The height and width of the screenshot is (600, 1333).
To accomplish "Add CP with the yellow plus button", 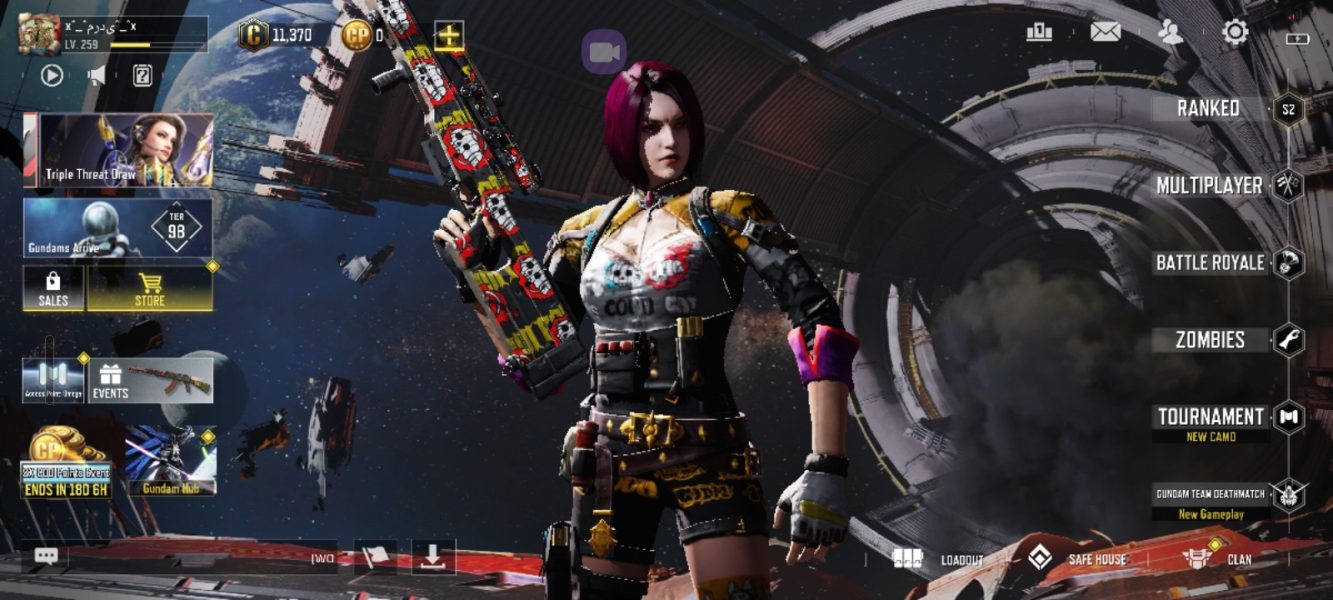I will [449, 36].
